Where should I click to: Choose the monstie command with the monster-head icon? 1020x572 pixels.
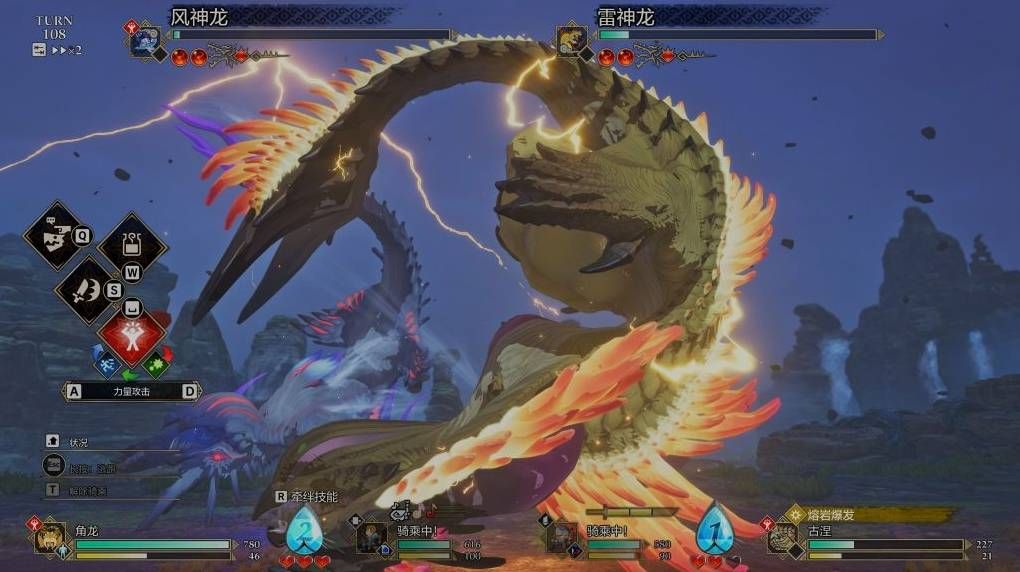point(55,235)
